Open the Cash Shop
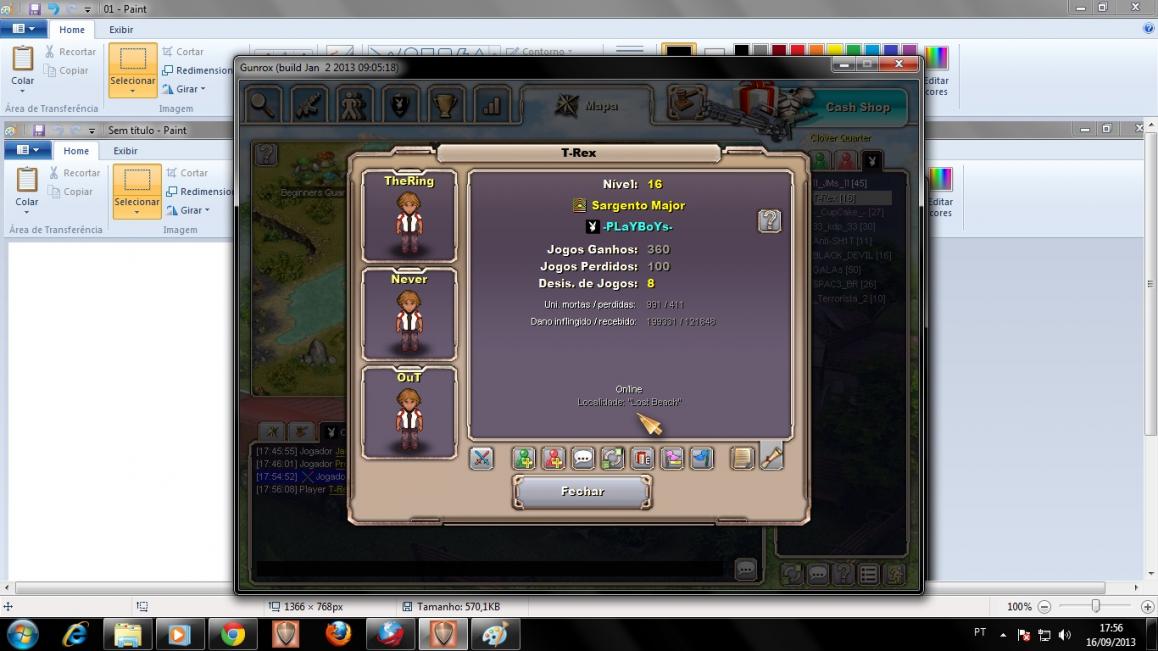 [x=857, y=107]
